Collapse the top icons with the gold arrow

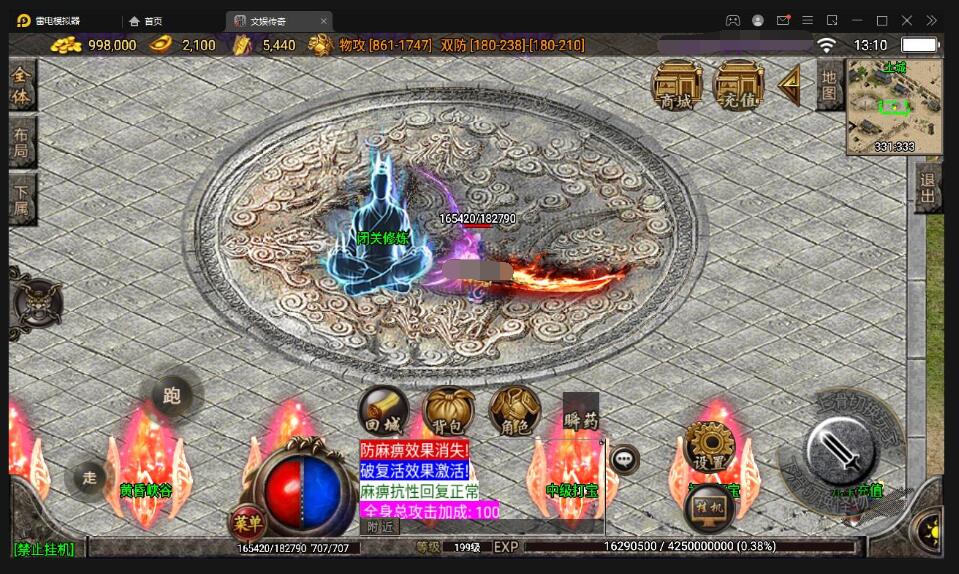[x=790, y=85]
